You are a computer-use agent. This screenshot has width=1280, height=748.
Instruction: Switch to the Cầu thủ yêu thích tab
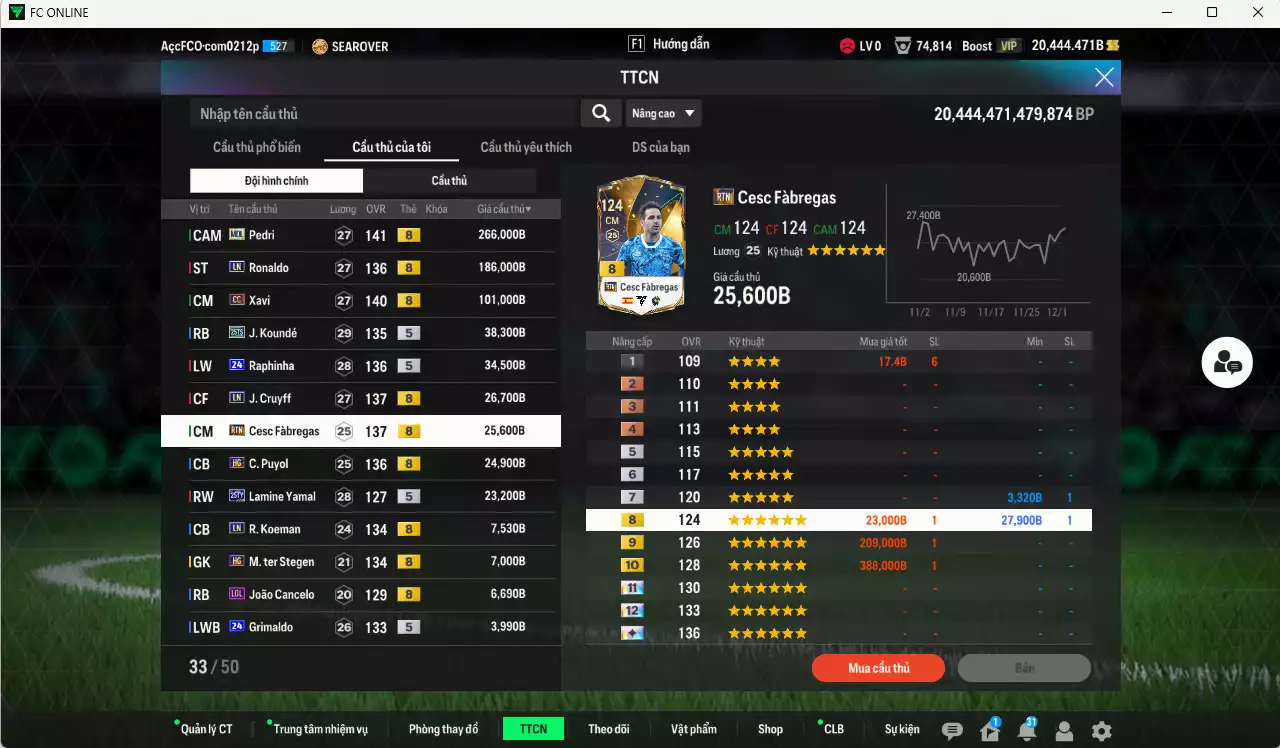525,147
